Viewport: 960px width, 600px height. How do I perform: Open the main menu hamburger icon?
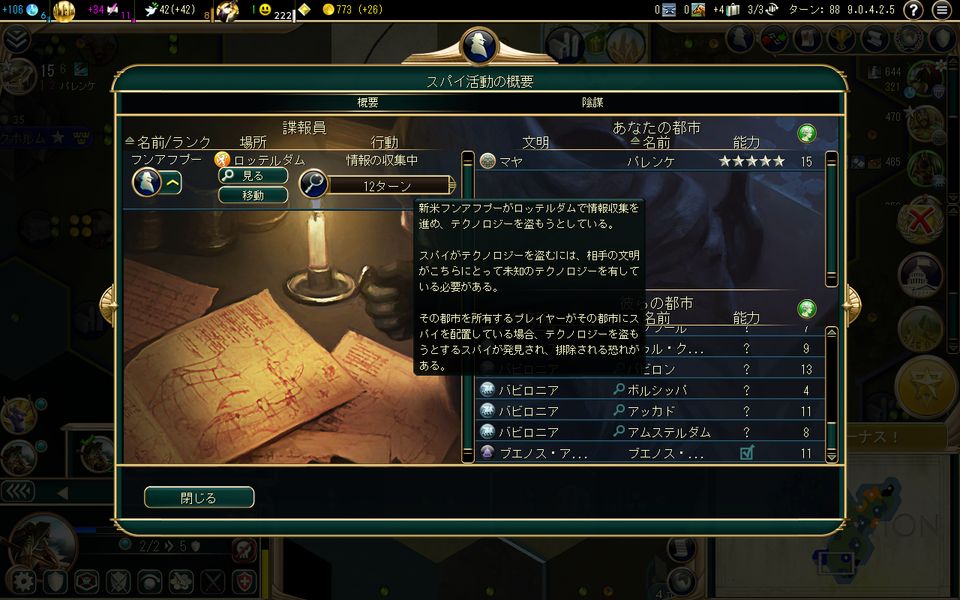click(x=941, y=10)
